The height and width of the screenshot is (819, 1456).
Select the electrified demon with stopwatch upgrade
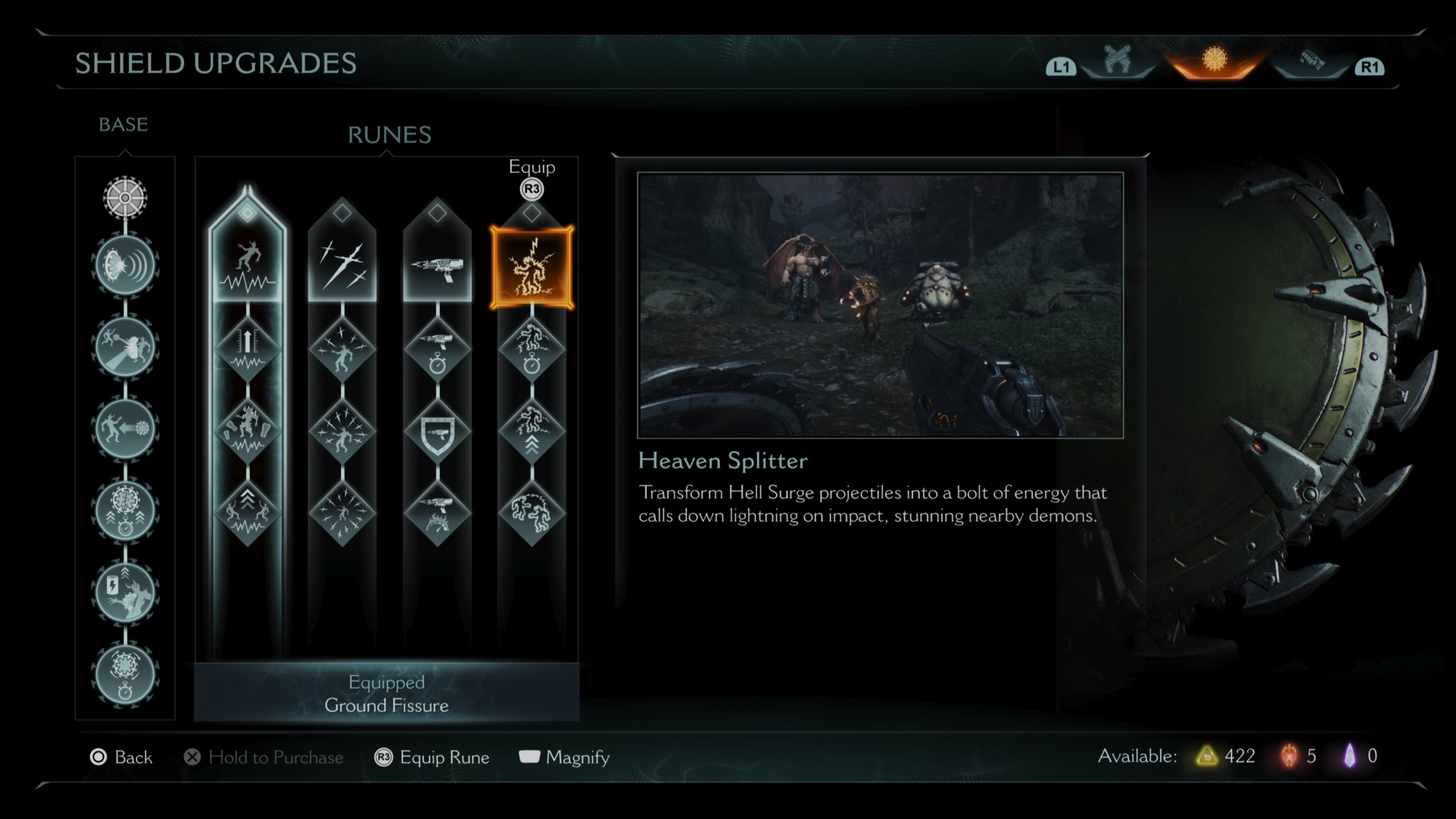point(532,349)
